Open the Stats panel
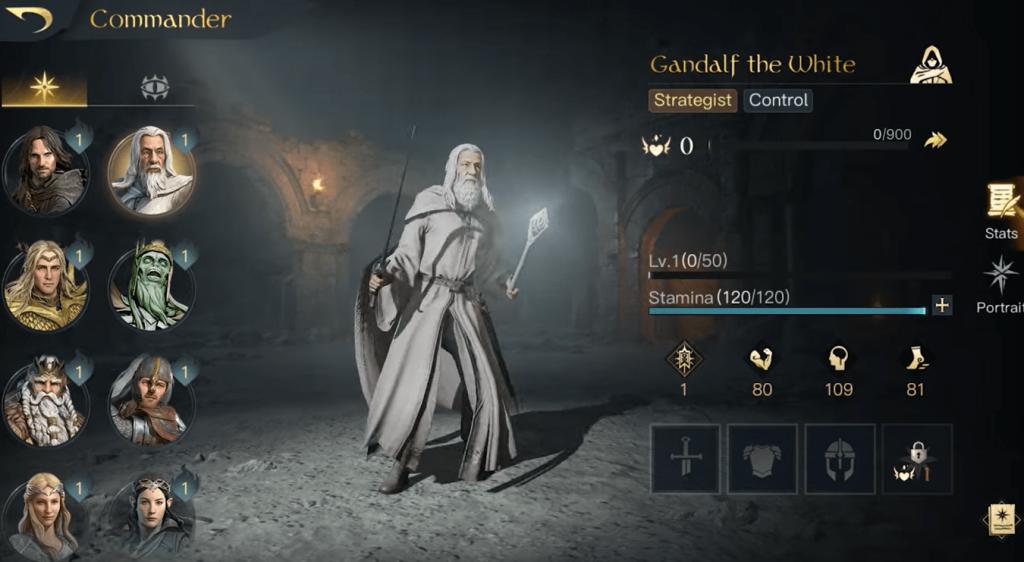 (x=1001, y=212)
